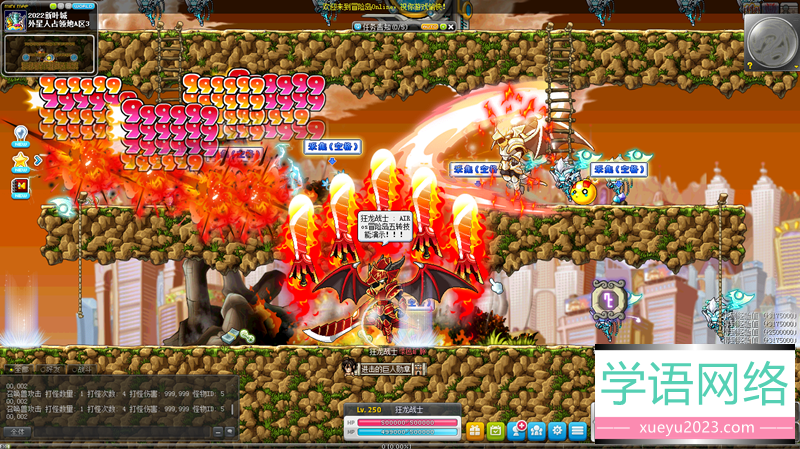Open the orange cash shop button
Screen dimensions: 800x449
click(x=474, y=430)
